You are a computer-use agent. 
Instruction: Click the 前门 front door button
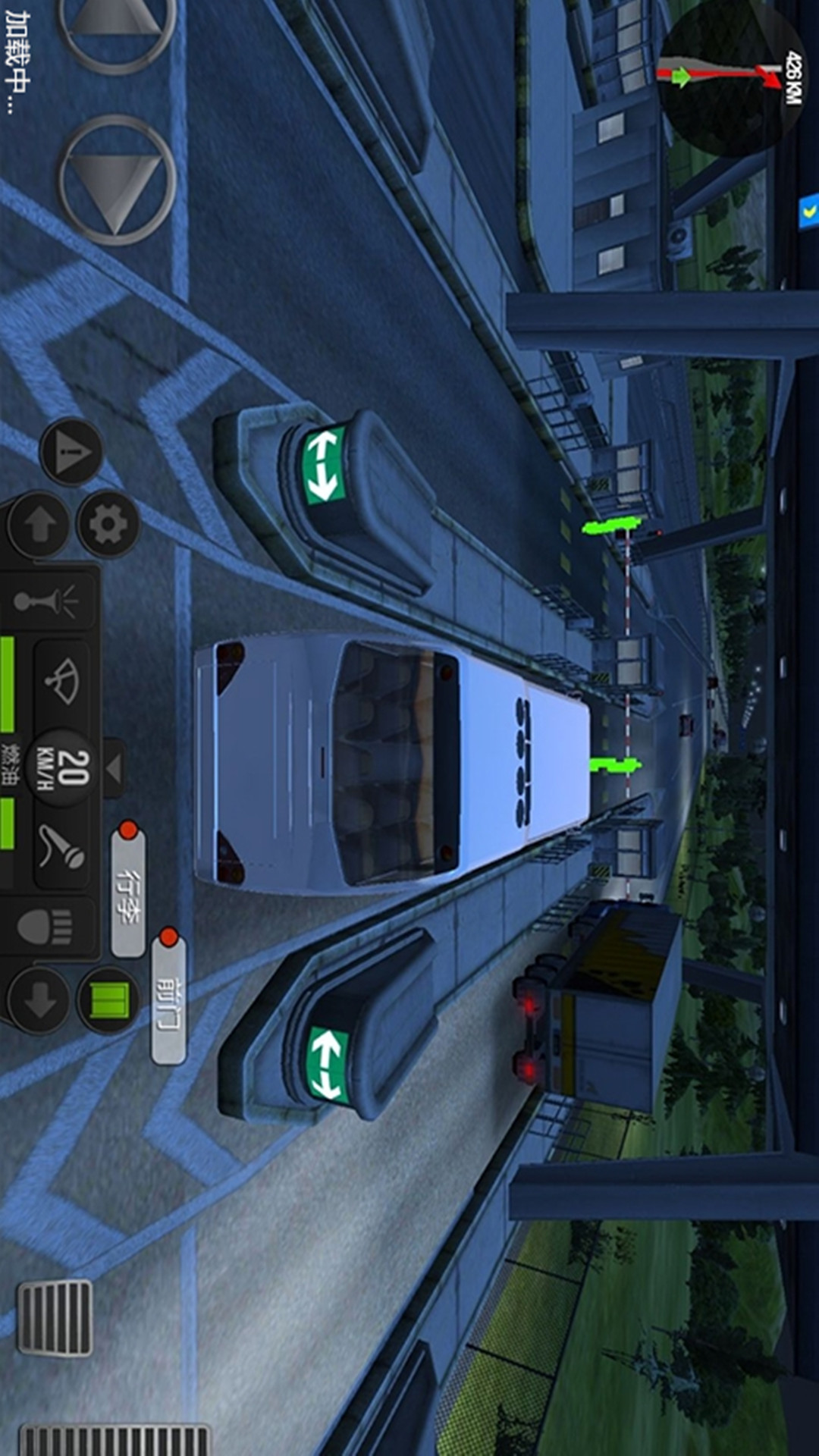click(x=169, y=996)
